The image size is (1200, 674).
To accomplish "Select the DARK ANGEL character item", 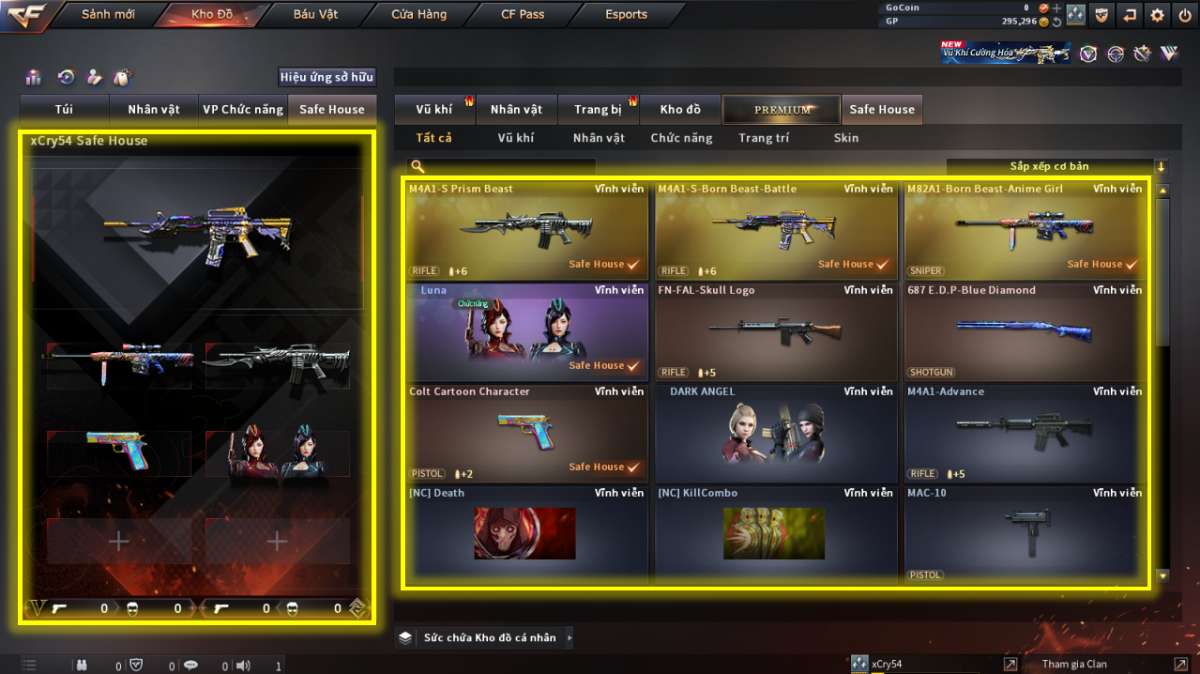I will pyautogui.click(x=775, y=432).
